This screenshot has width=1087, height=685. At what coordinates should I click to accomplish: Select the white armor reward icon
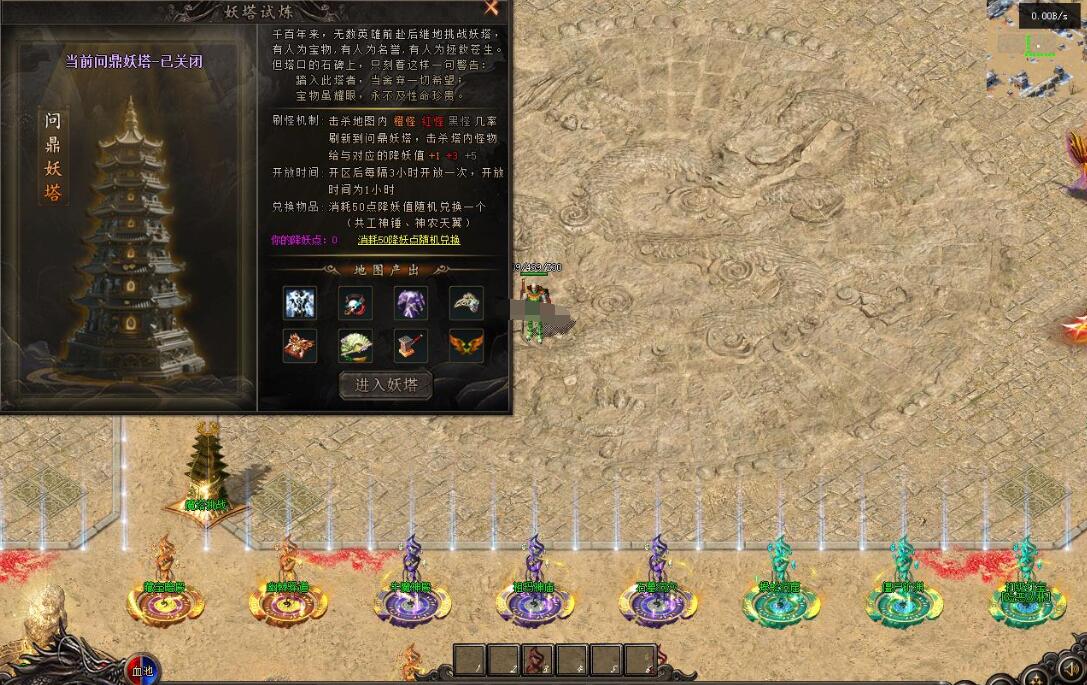[x=300, y=302]
